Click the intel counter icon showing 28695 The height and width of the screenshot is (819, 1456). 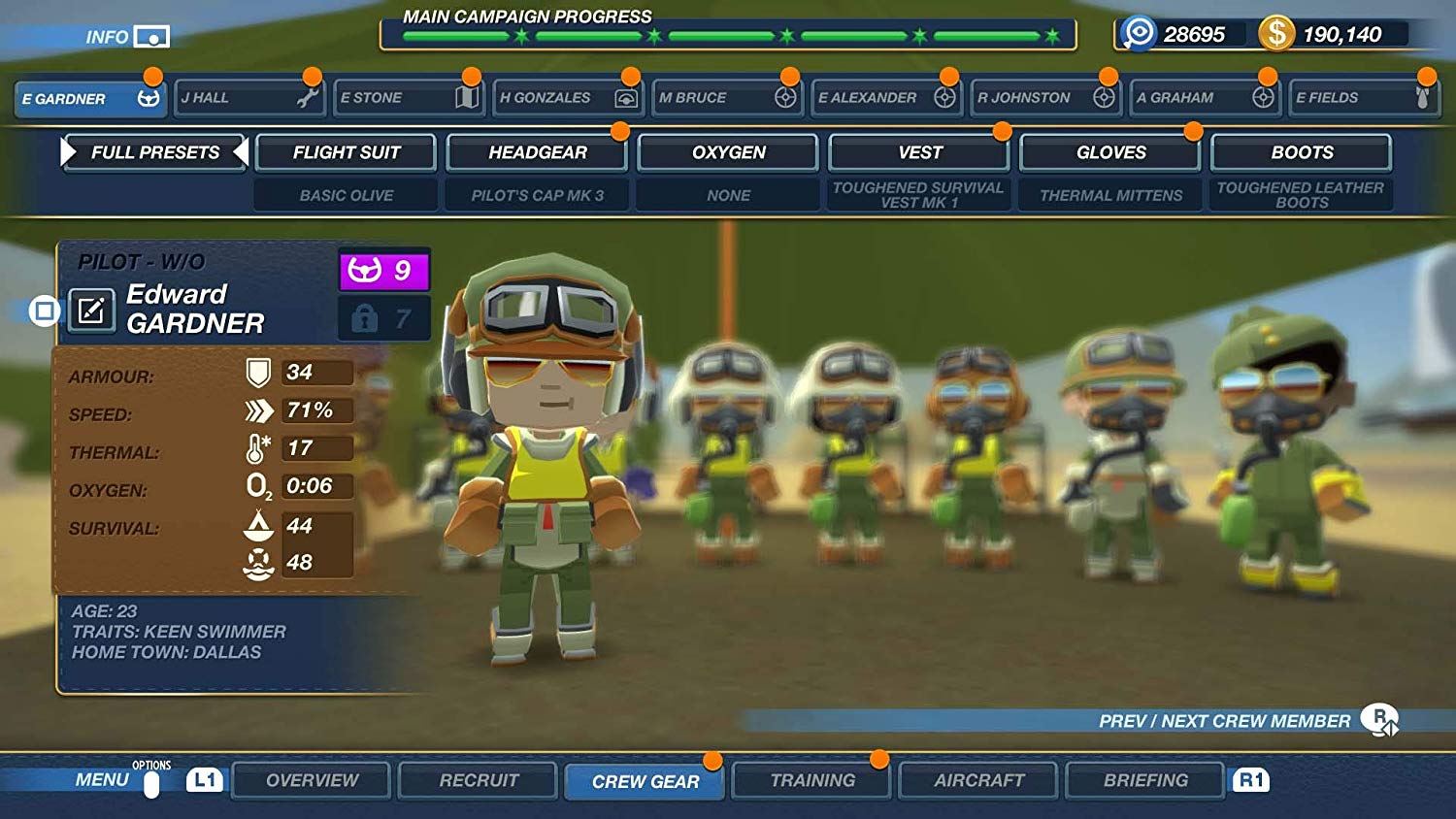[x=1142, y=32]
